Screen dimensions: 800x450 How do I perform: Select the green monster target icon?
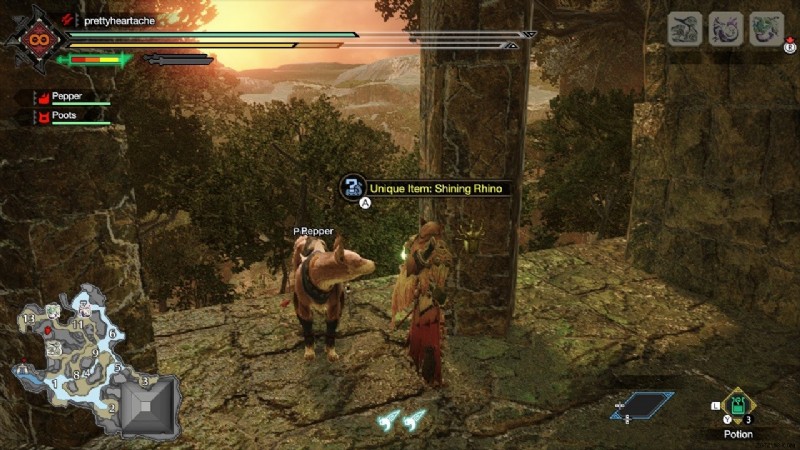(x=767, y=29)
